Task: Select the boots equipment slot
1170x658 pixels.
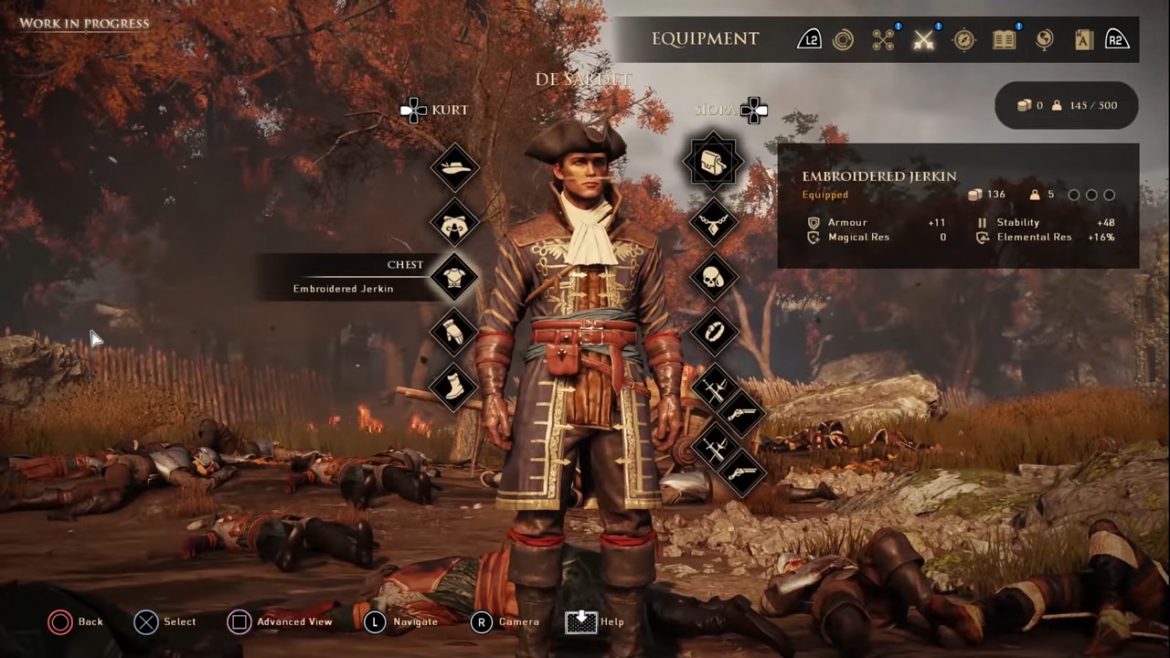Action: pos(455,387)
